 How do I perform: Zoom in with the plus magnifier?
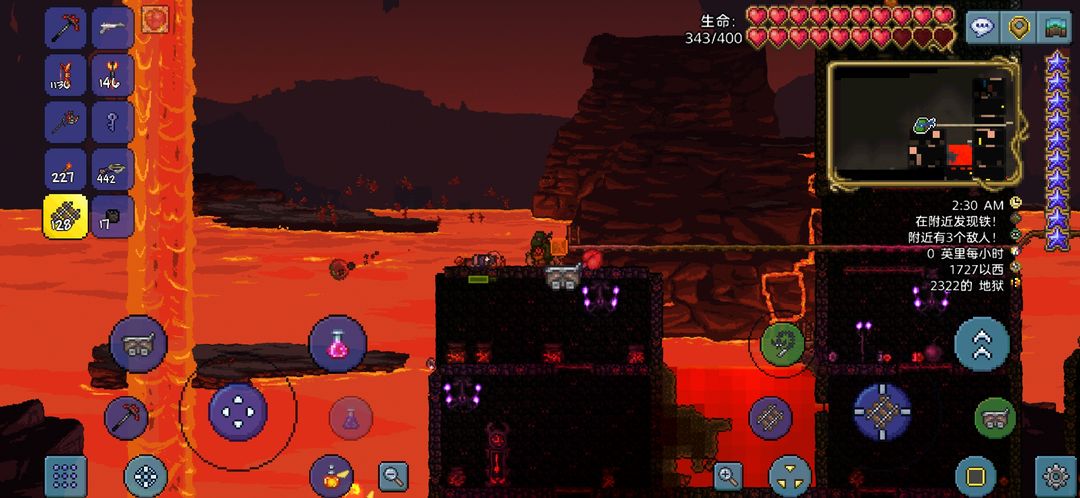[727, 476]
